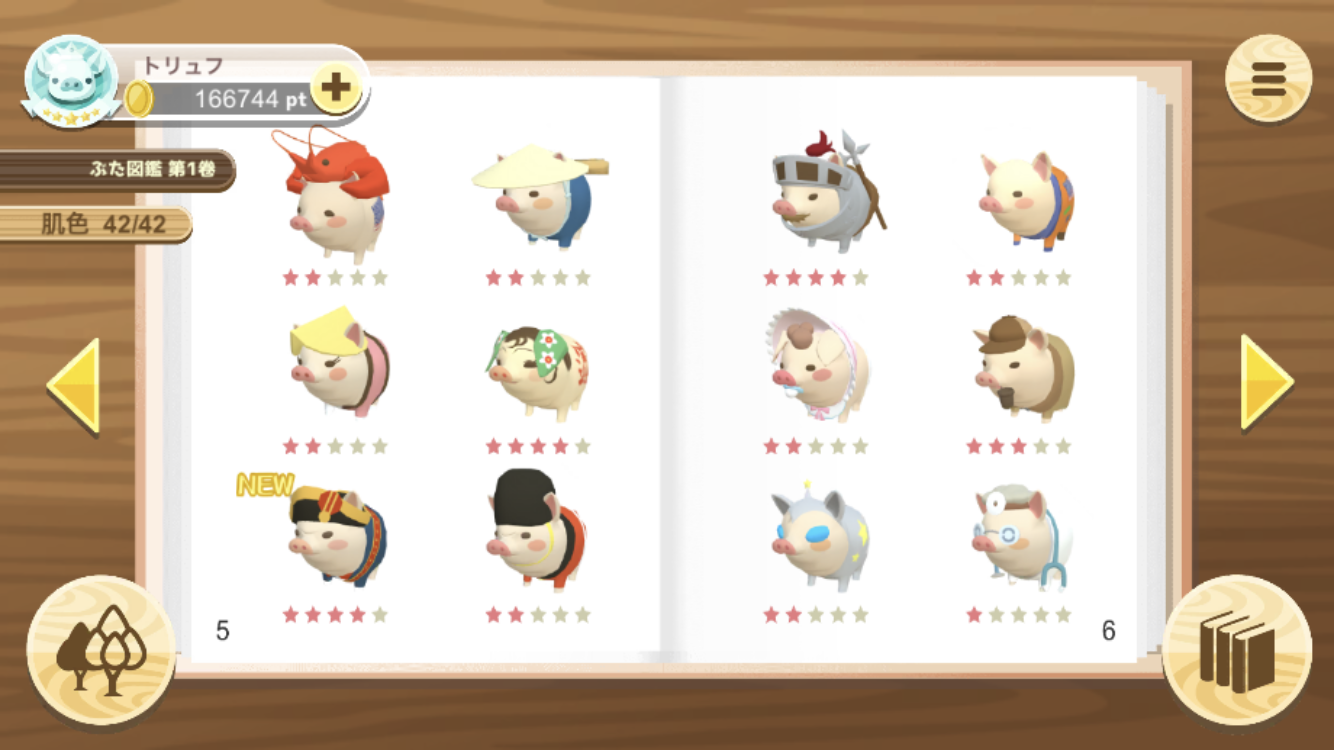Image resolution: width=1334 pixels, height=750 pixels.
Task: Turn to the next page with right arrow
Action: [1266, 381]
